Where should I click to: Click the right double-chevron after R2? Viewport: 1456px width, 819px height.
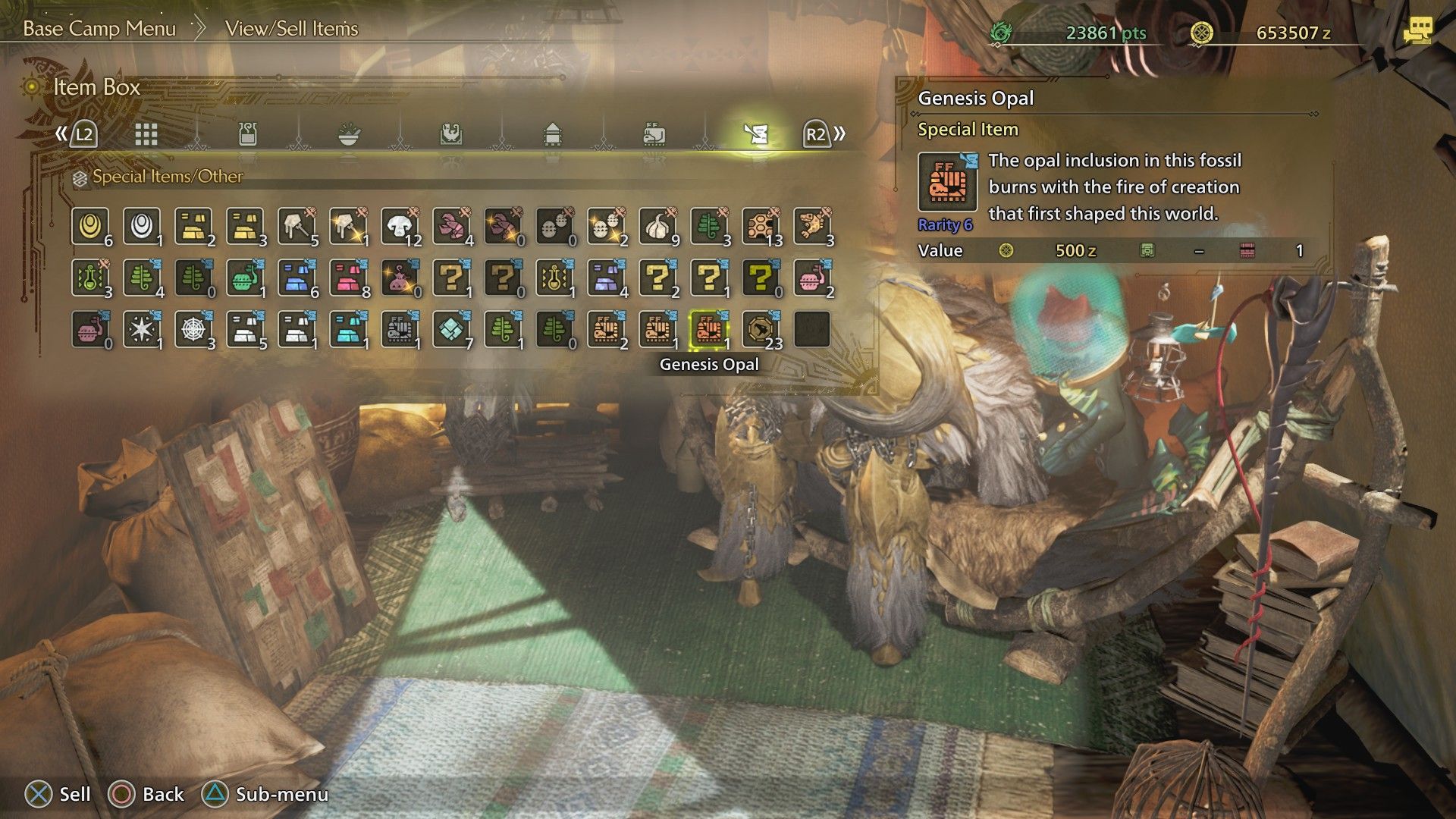pos(839,133)
